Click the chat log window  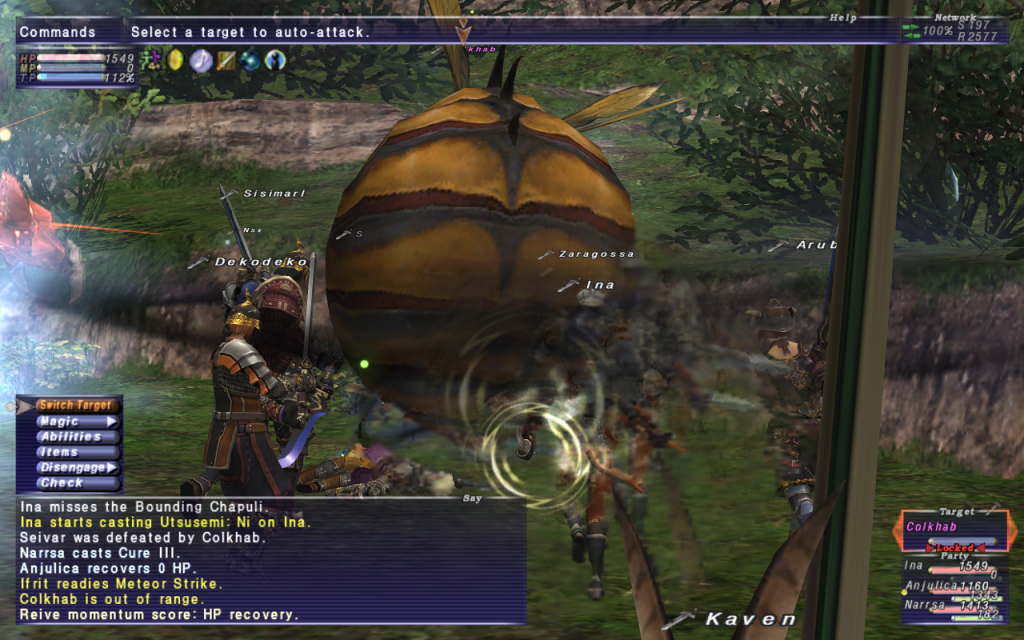tap(270, 561)
